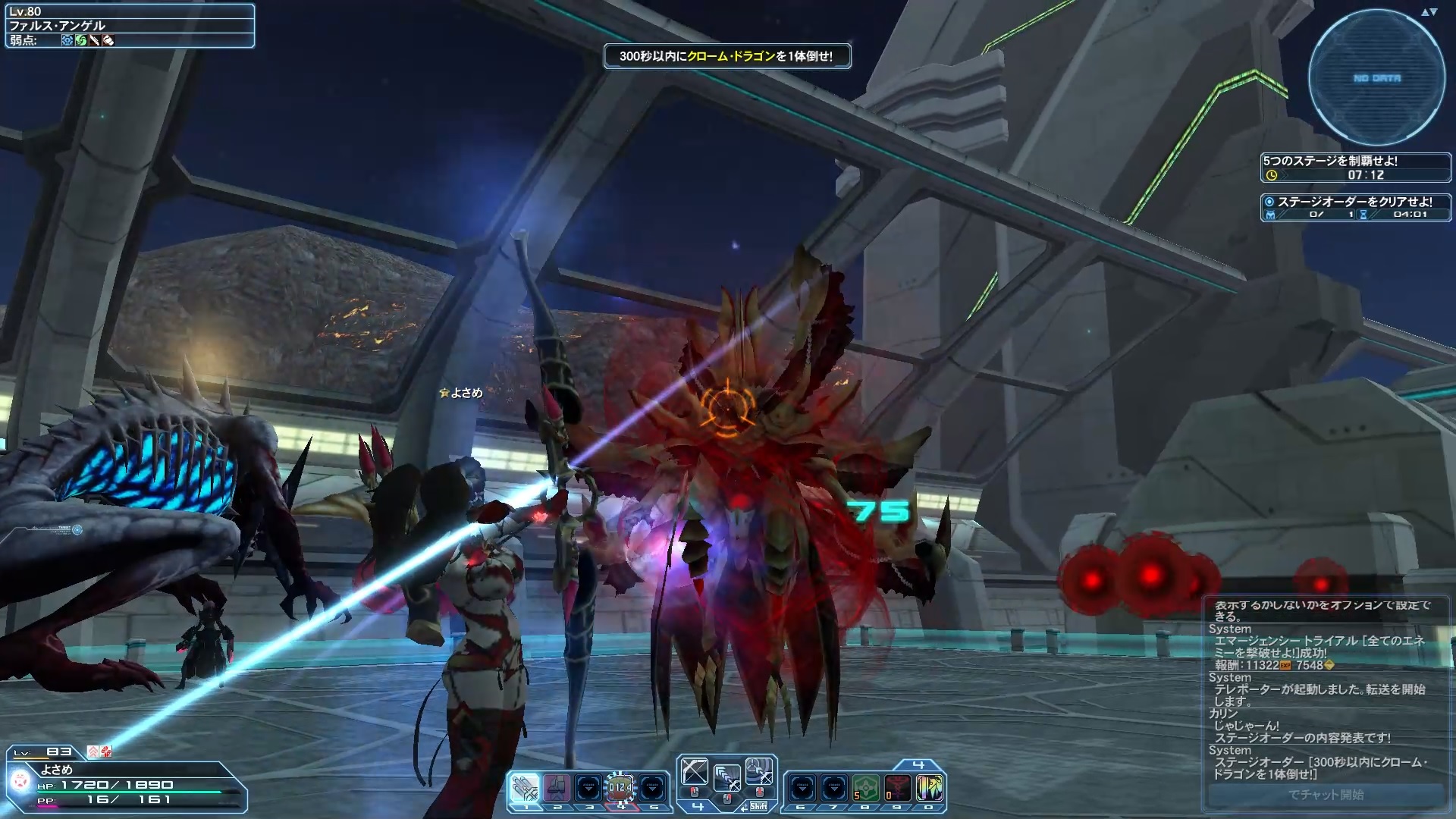Select the arrow volley skill in slot 1
This screenshot has height=819, width=1456.
coord(525,789)
